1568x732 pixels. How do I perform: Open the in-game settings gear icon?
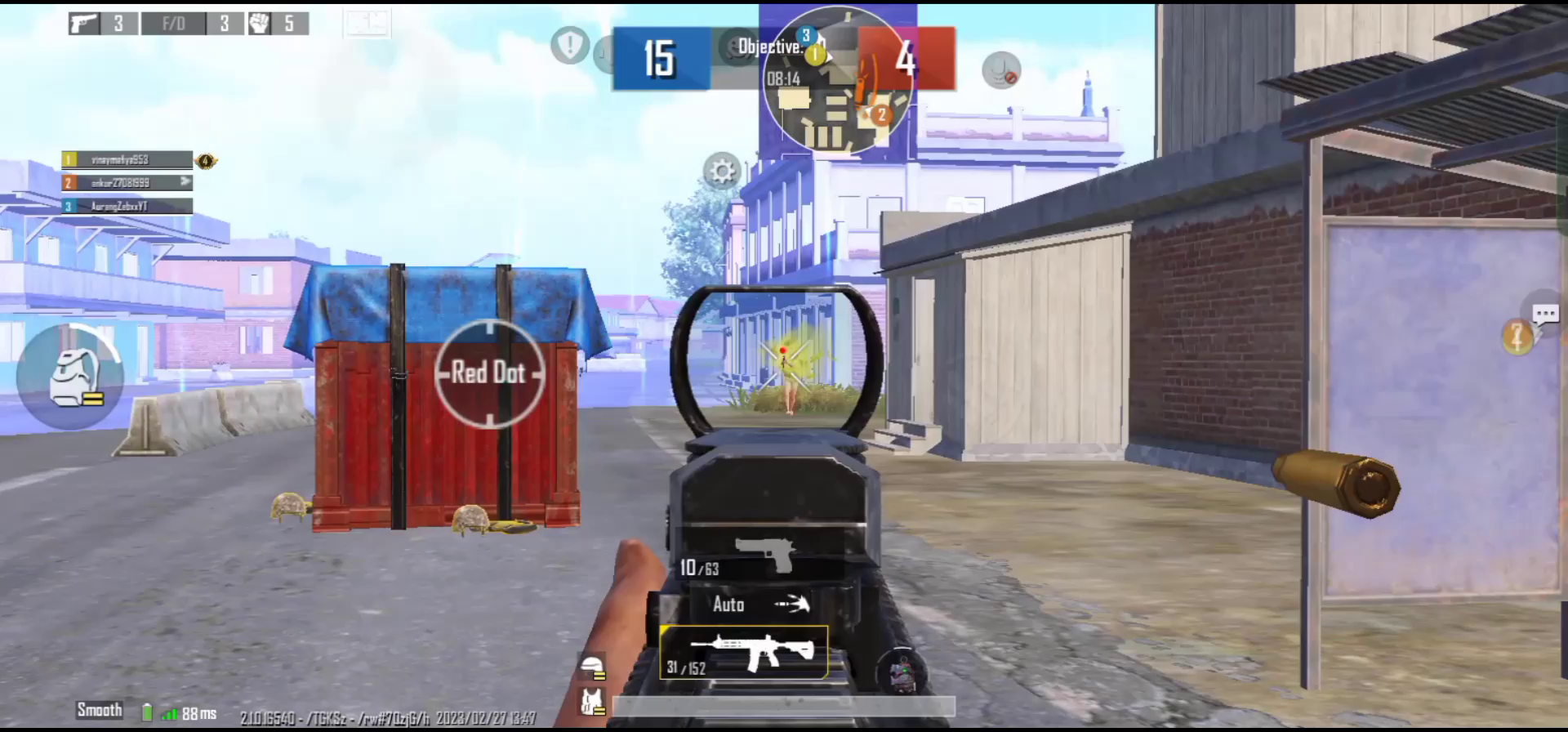(x=721, y=171)
